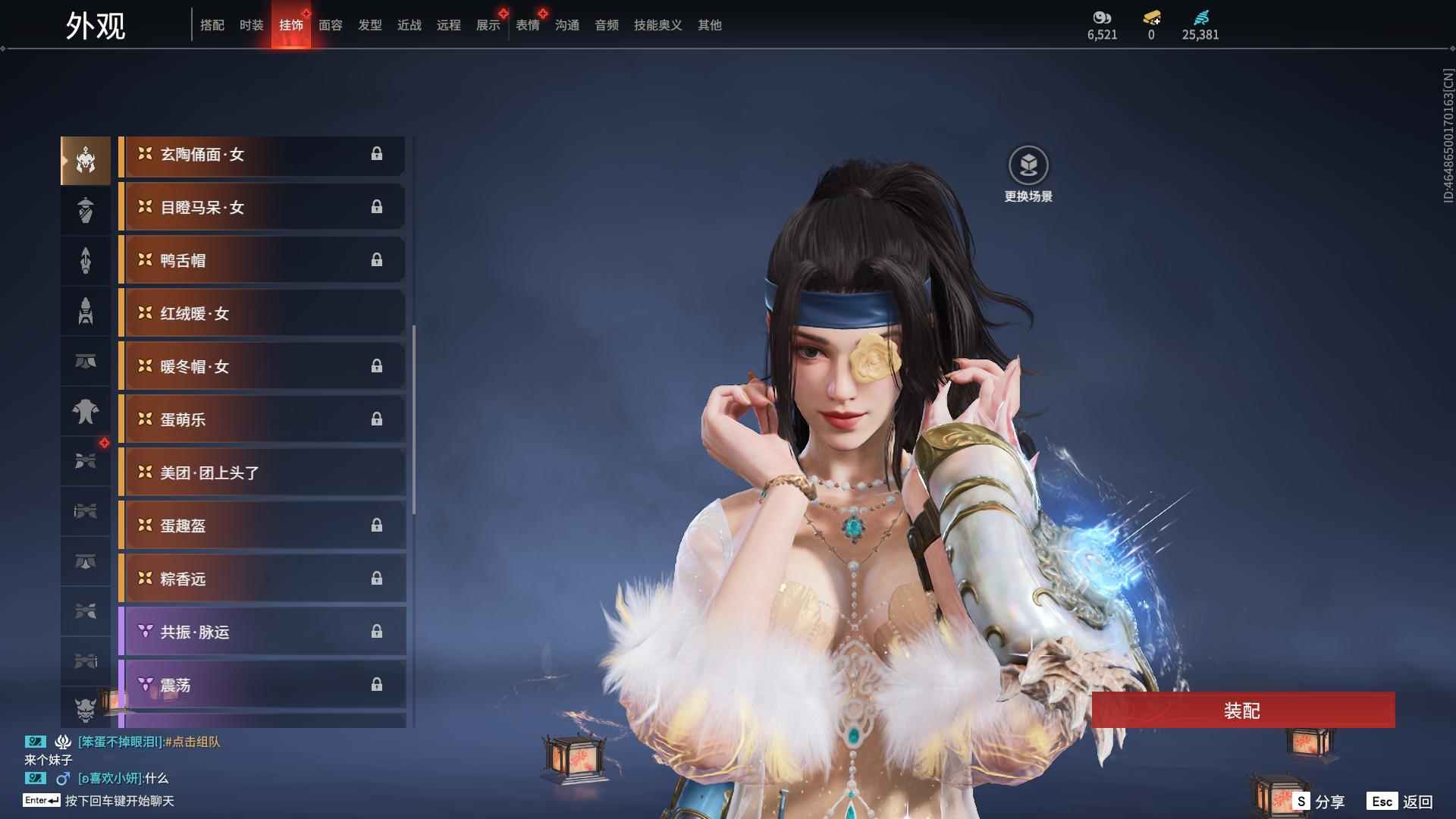Open the 表情 tab

tap(527, 25)
